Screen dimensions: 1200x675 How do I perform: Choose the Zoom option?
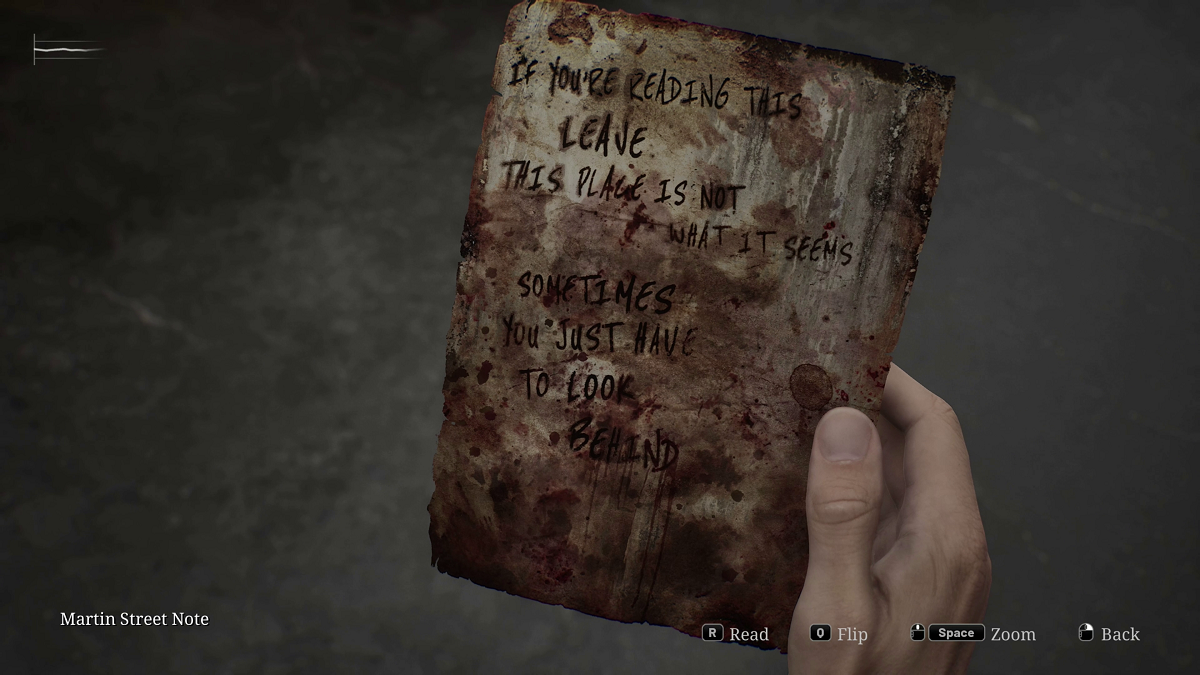point(973,634)
